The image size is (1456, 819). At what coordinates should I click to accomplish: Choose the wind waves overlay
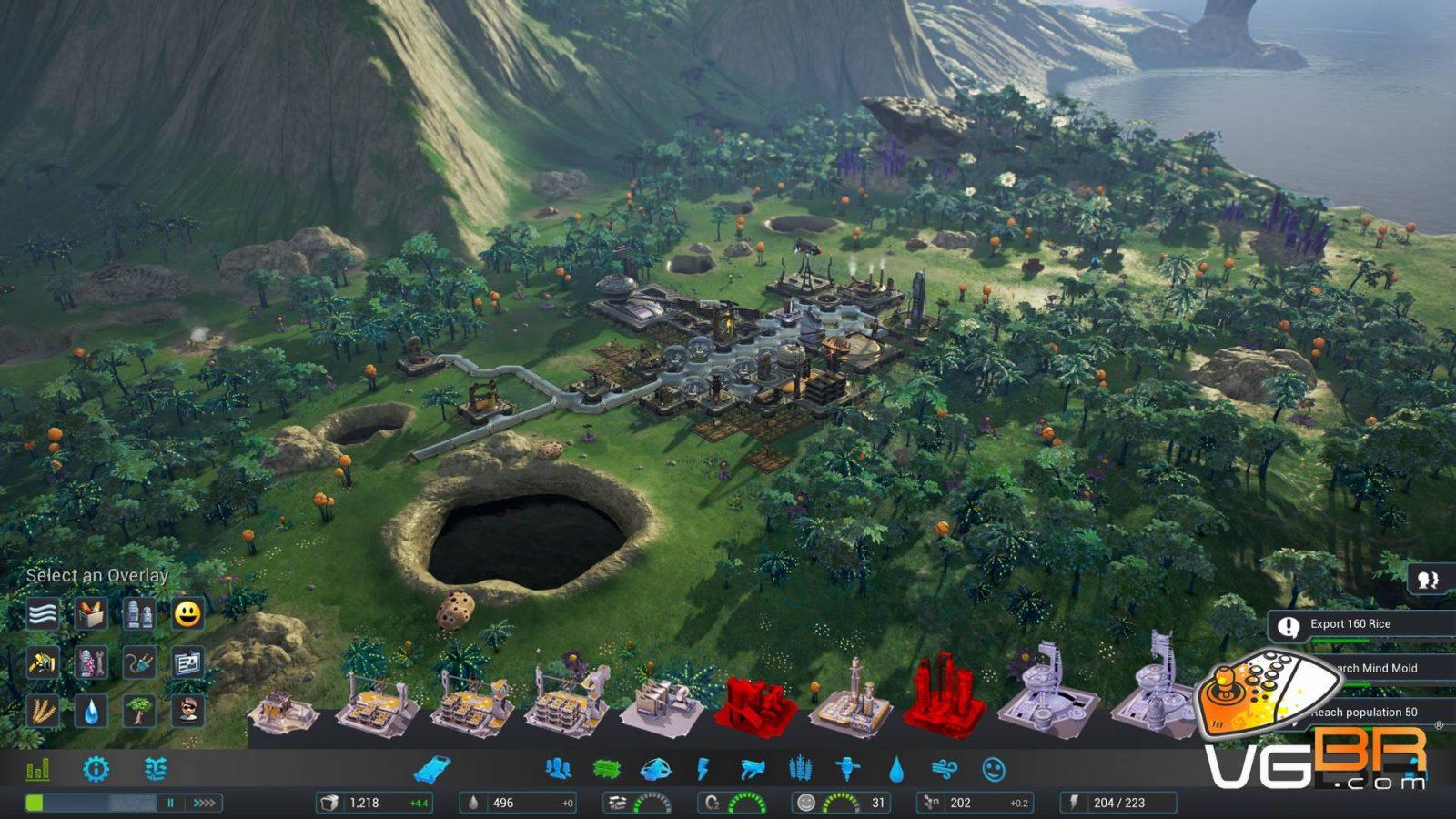tap(43, 614)
